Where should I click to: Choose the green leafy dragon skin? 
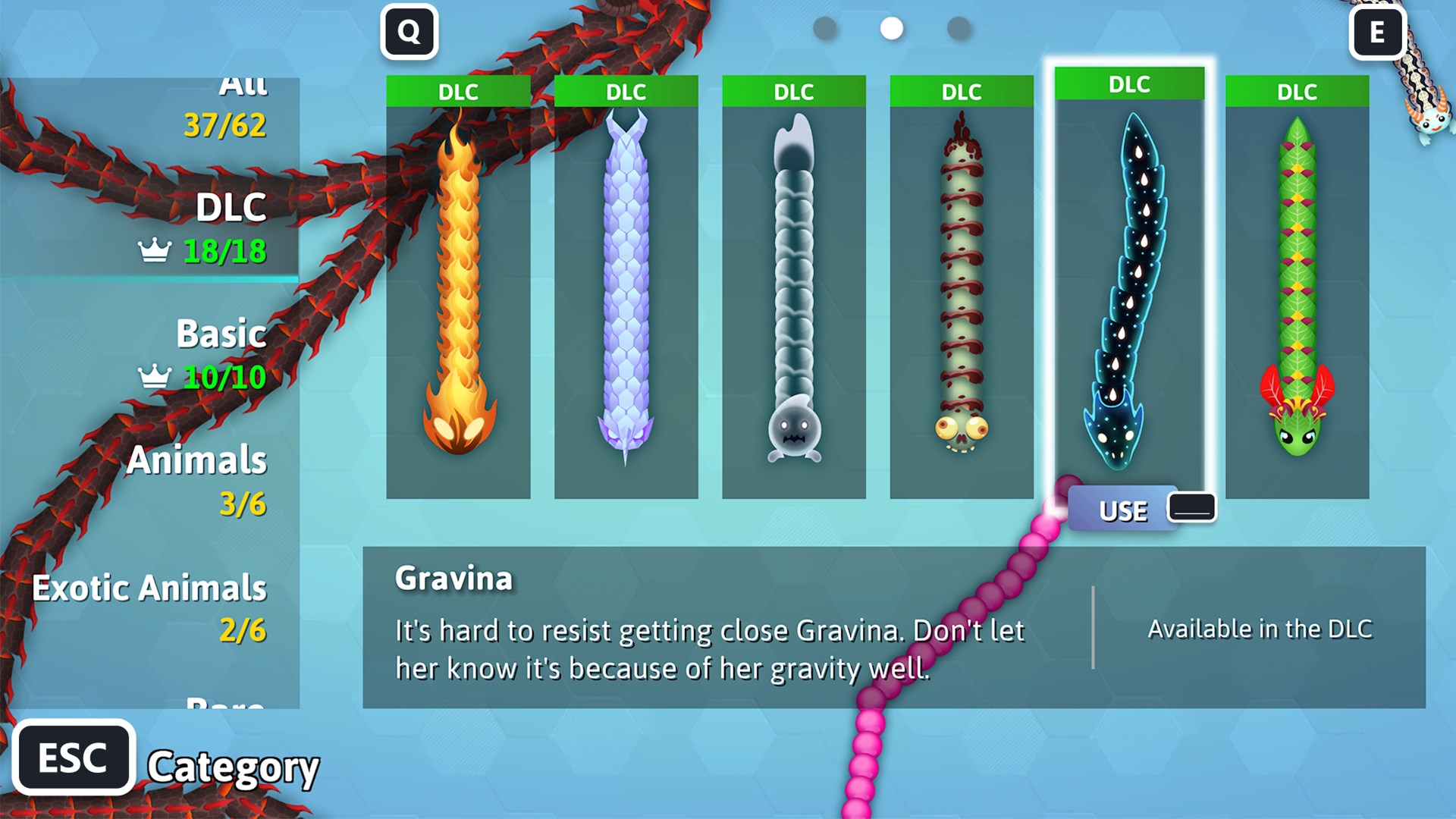coord(1297,288)
